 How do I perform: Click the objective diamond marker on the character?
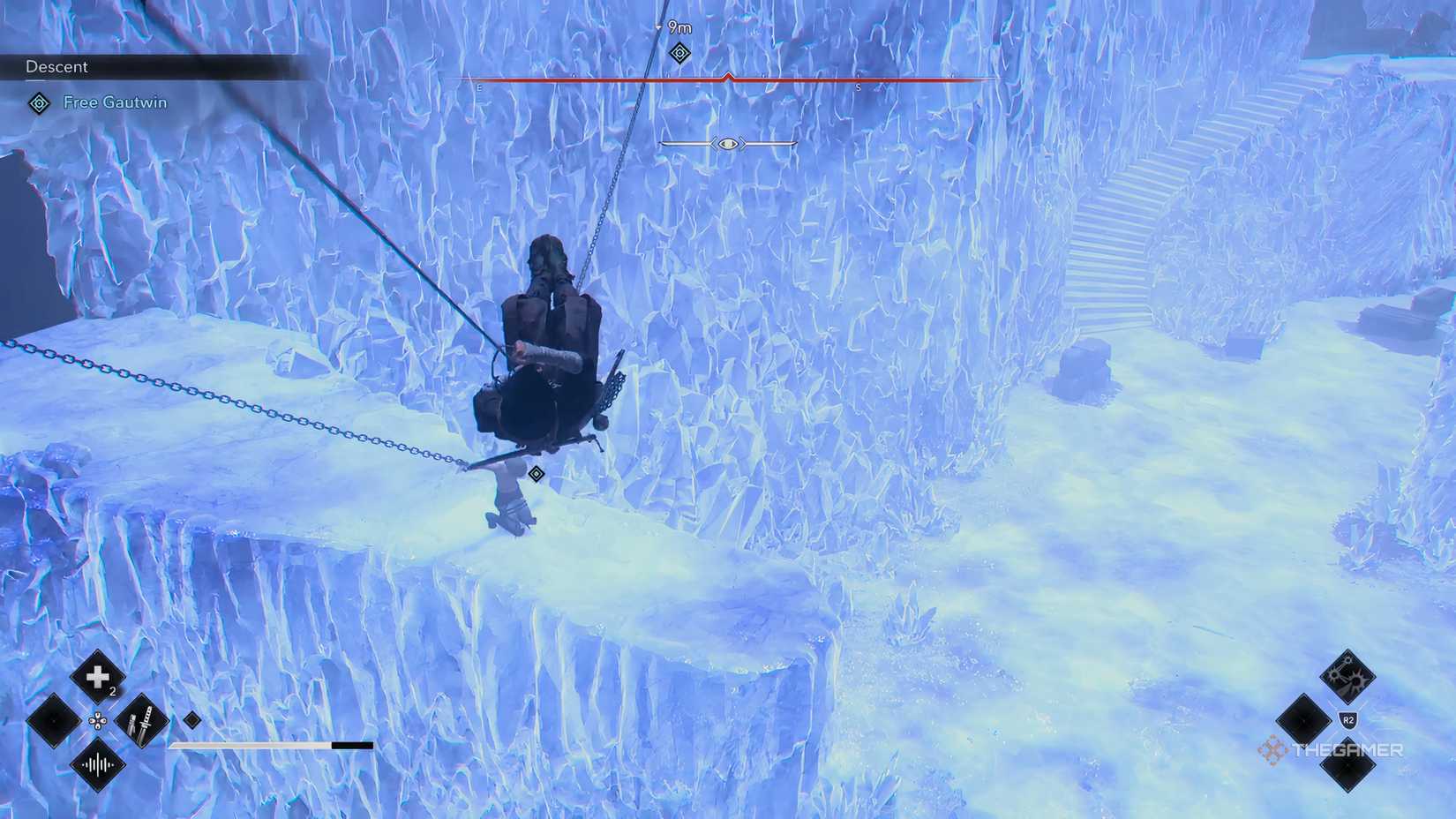tap(537, 474)
